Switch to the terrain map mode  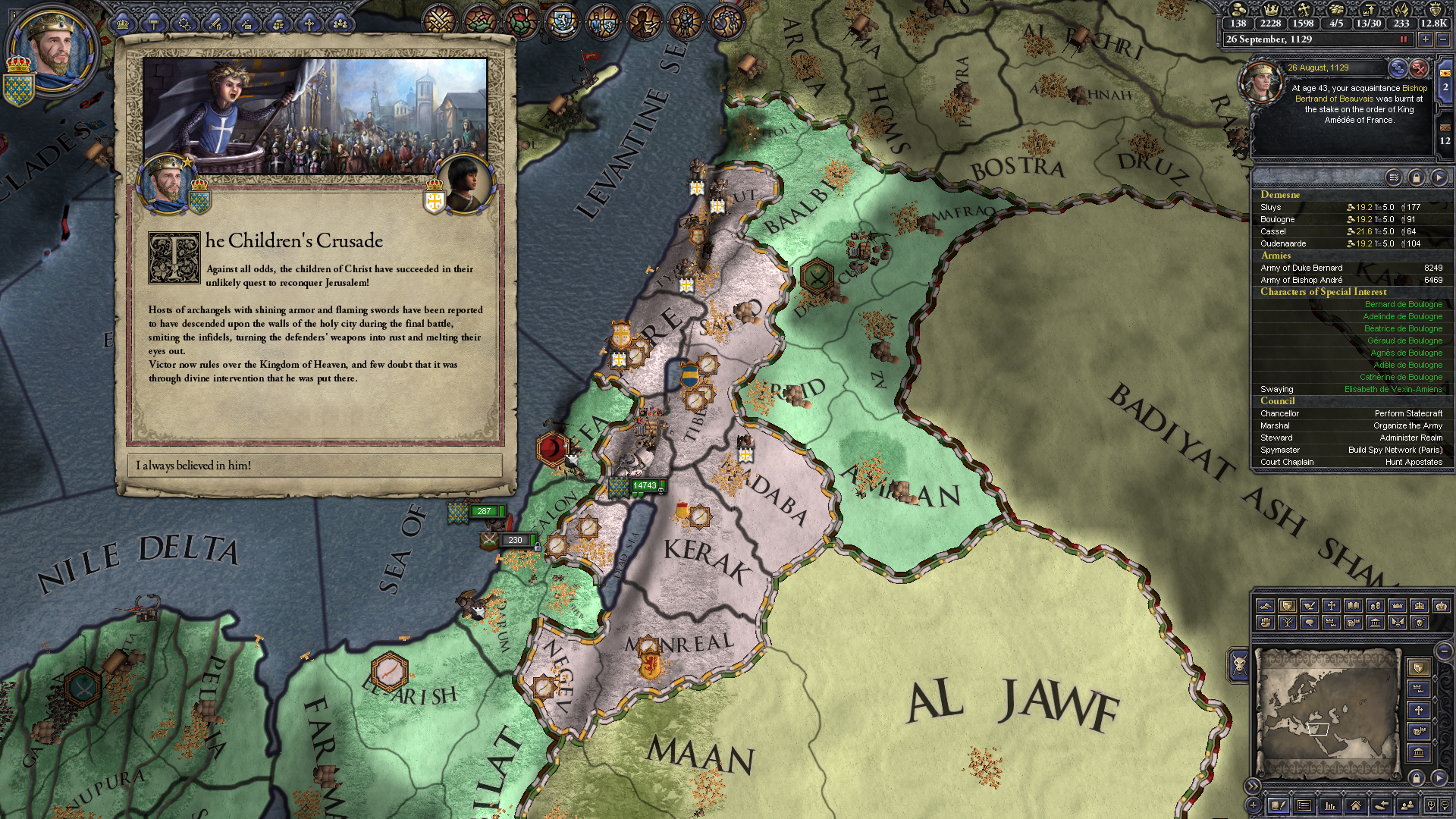click(1265, 606)
